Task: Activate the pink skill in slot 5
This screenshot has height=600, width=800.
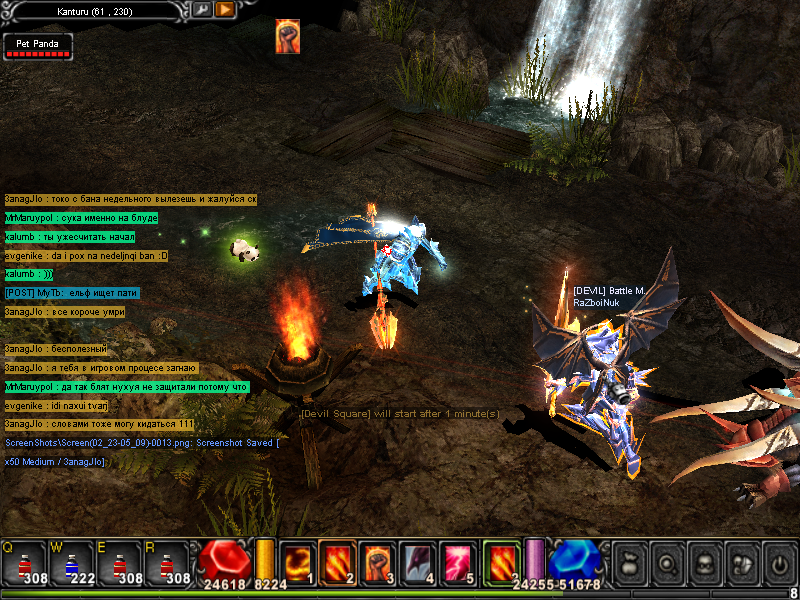Action: click(x=457, y=562)
